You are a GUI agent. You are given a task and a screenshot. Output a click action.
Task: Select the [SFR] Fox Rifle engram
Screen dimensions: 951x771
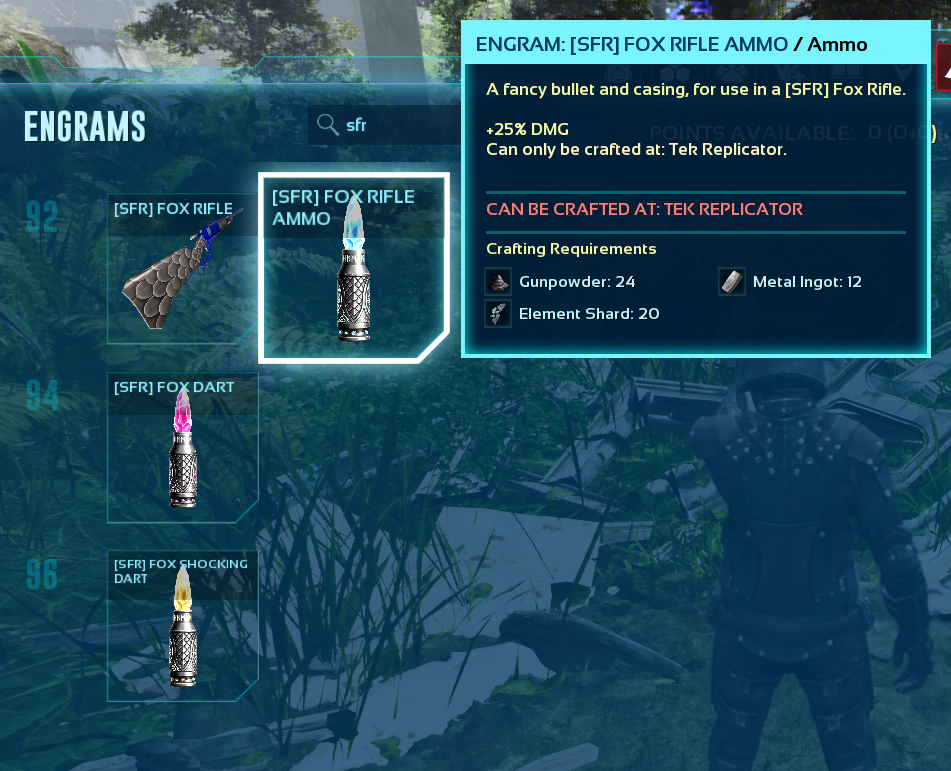(182, 269)
